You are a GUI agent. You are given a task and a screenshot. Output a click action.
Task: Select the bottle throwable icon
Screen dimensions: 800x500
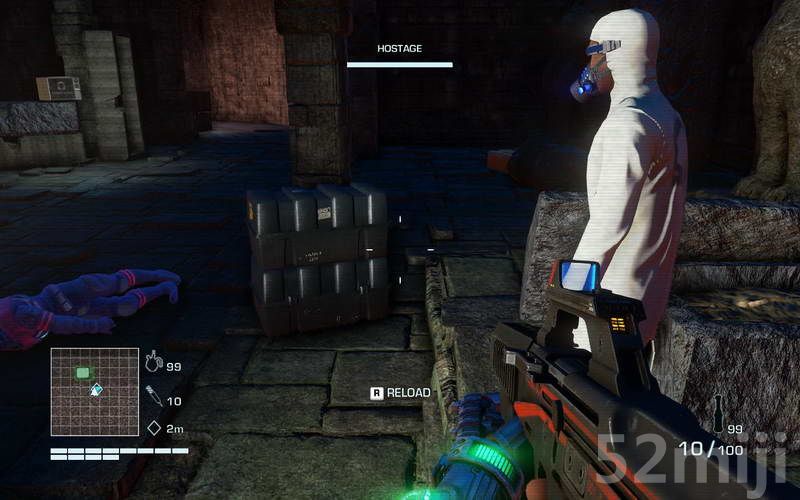pos(716,412)
